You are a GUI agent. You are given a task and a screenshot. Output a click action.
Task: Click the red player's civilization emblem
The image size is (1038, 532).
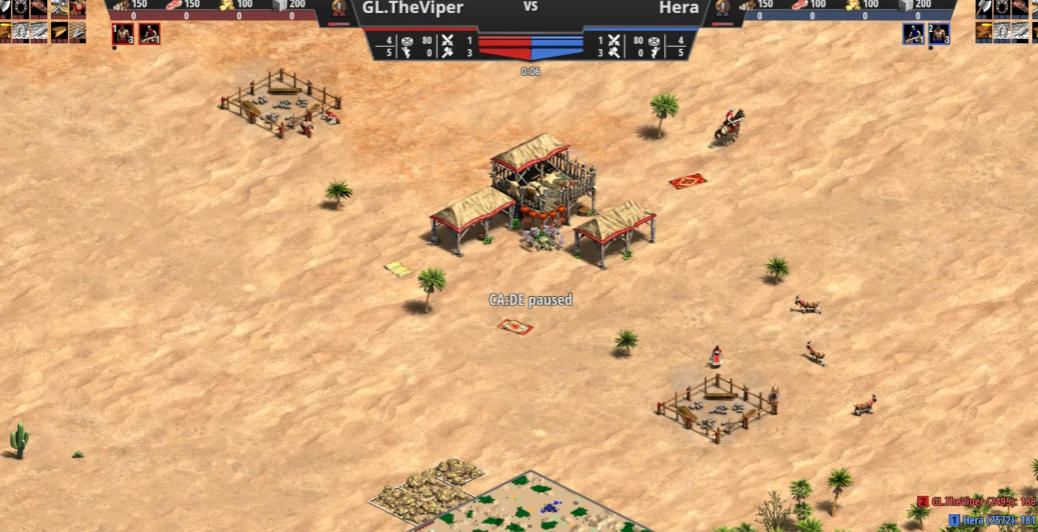[x=338, y=11]
